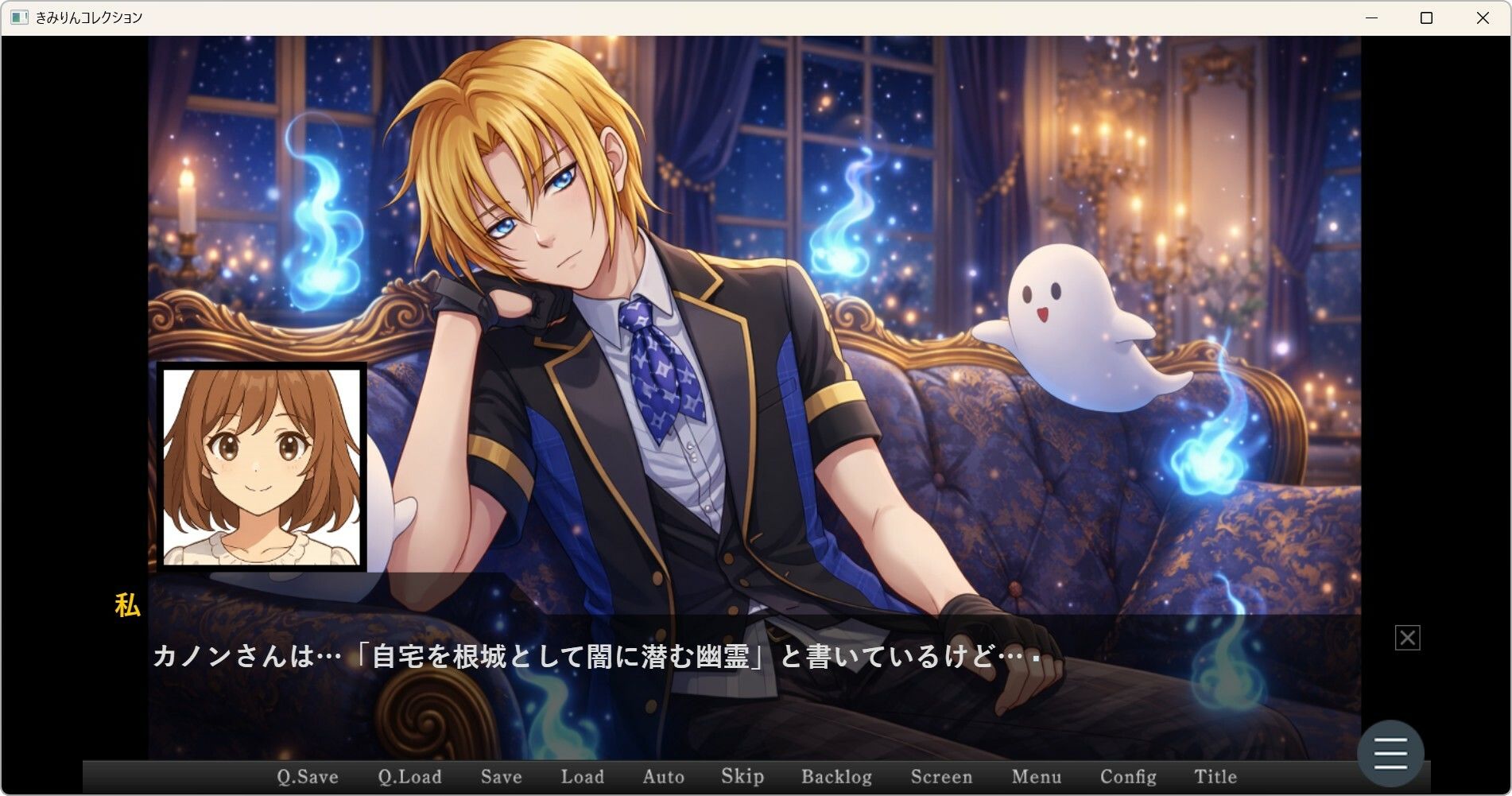This screenshot has height=796, width=1512.
Task: Enable Auto text advance mode
Action: click(x=663, y=777)
